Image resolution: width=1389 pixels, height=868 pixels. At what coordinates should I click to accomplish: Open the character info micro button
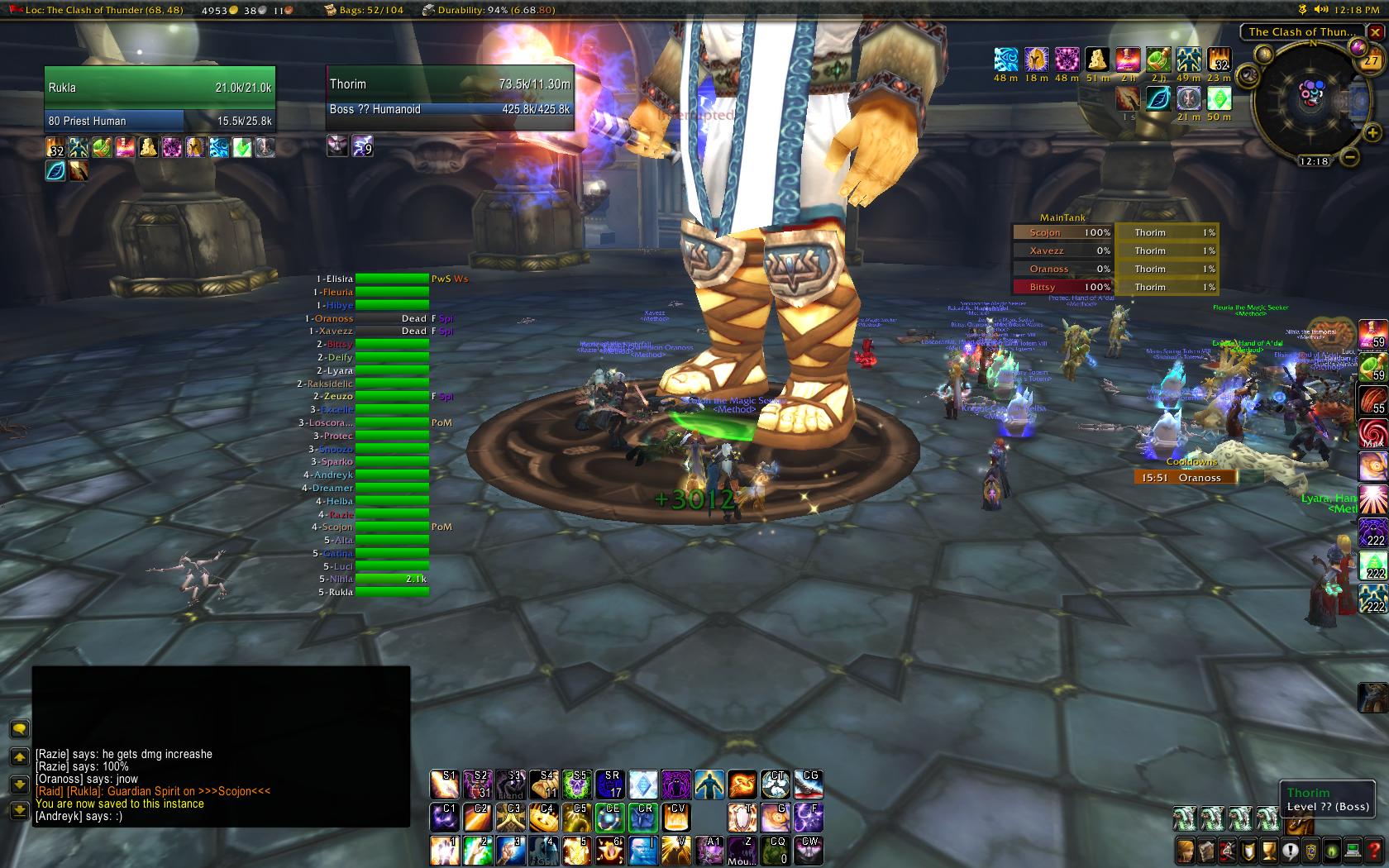click(x=1184, y=850)
